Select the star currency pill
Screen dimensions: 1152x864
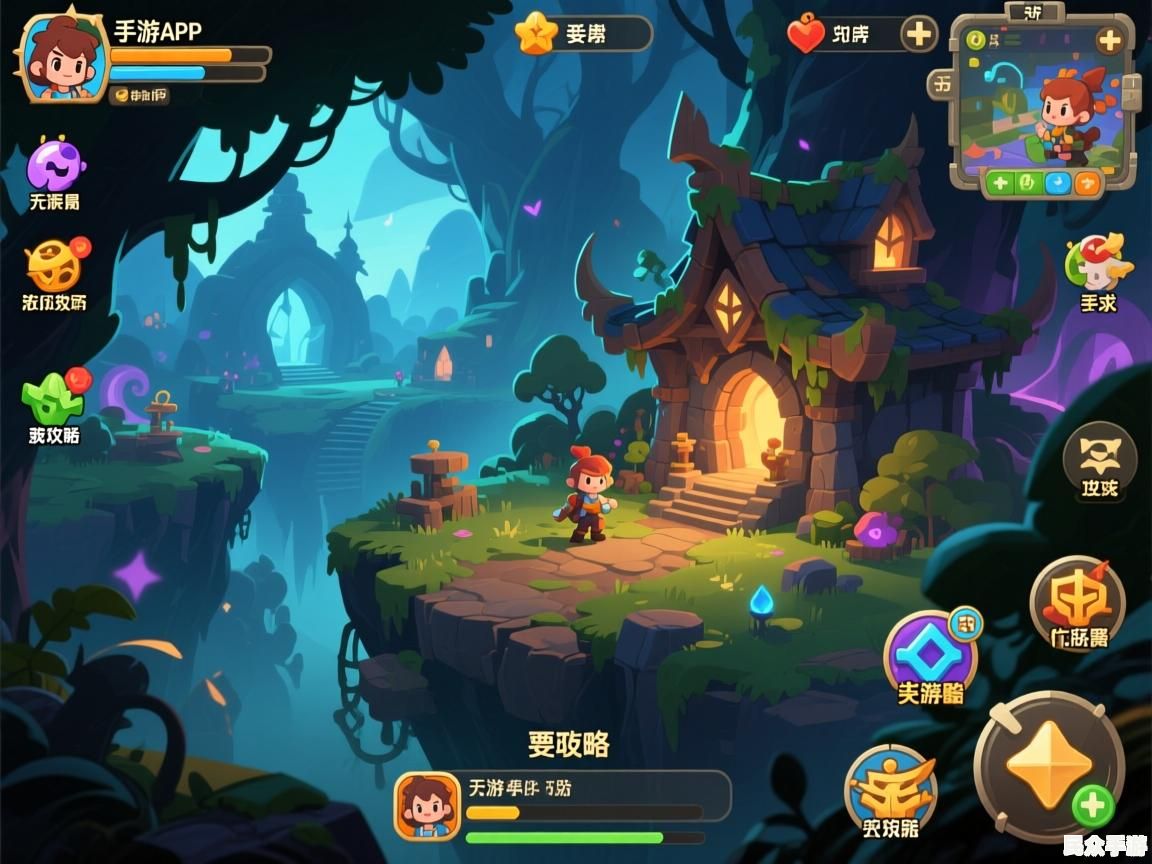click(x=583, y=34)
